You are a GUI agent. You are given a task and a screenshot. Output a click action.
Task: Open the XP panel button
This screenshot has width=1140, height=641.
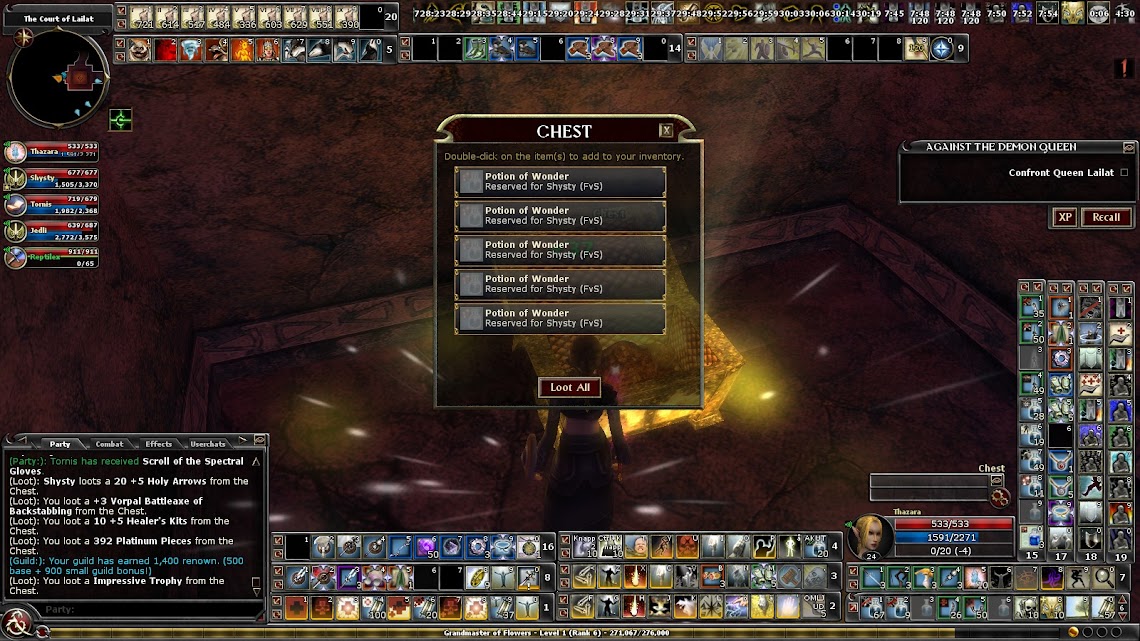(1064, 217)
